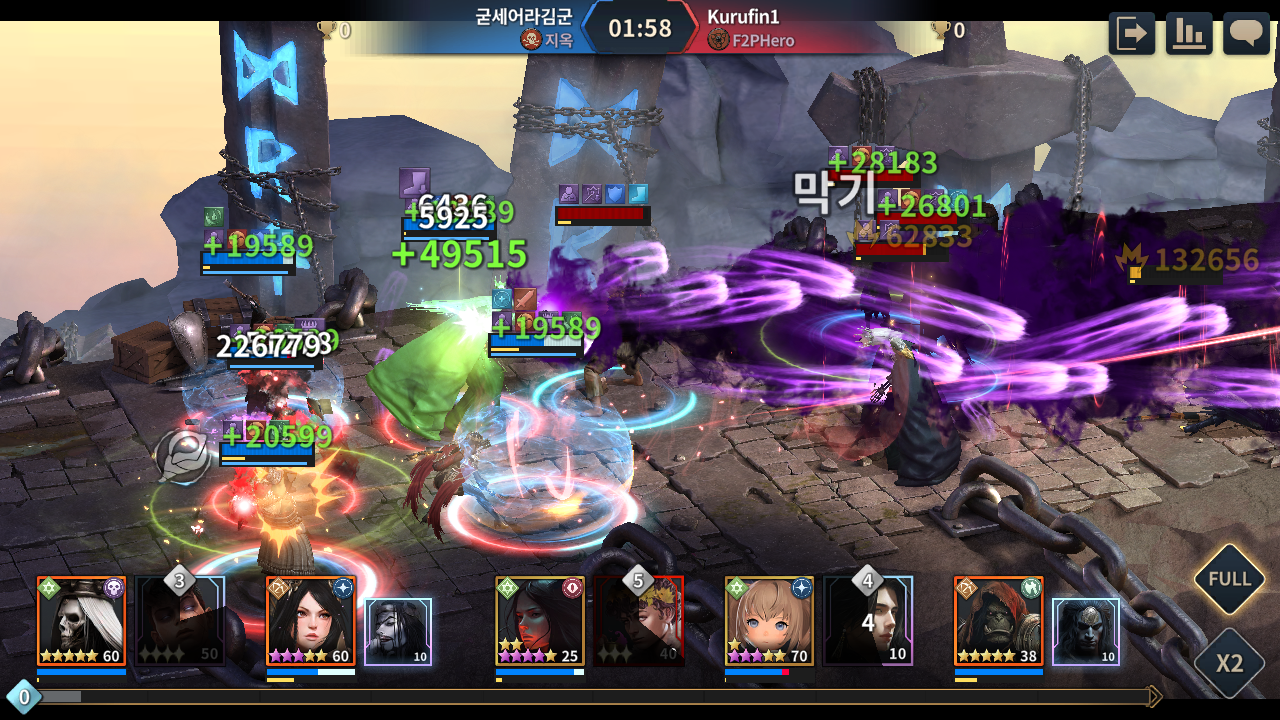The image size is (1280, 720).
Task: Select the skull-faced level 60 hero portrait
Action: point(81,621)
